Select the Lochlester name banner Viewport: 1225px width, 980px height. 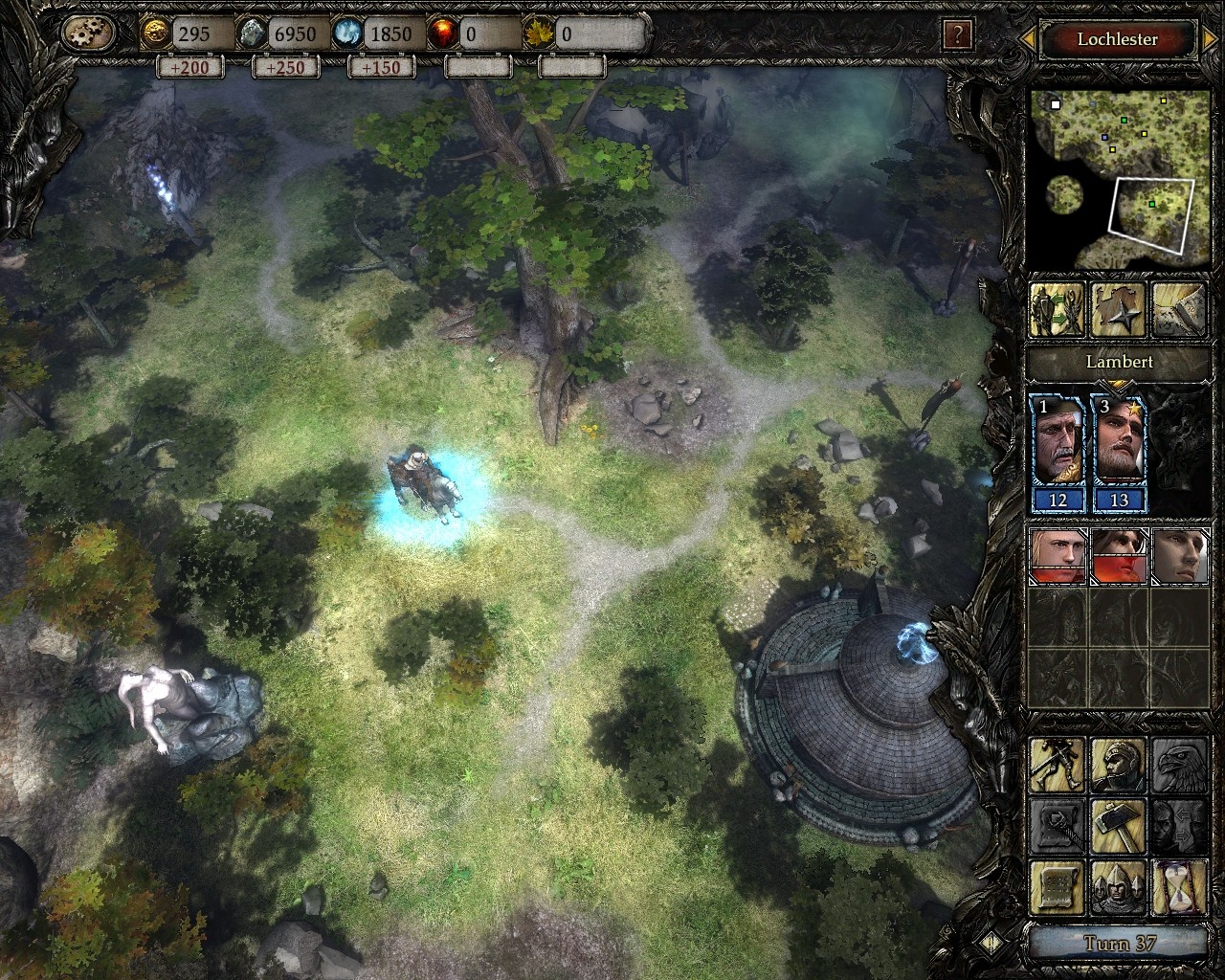(1117, 39)
